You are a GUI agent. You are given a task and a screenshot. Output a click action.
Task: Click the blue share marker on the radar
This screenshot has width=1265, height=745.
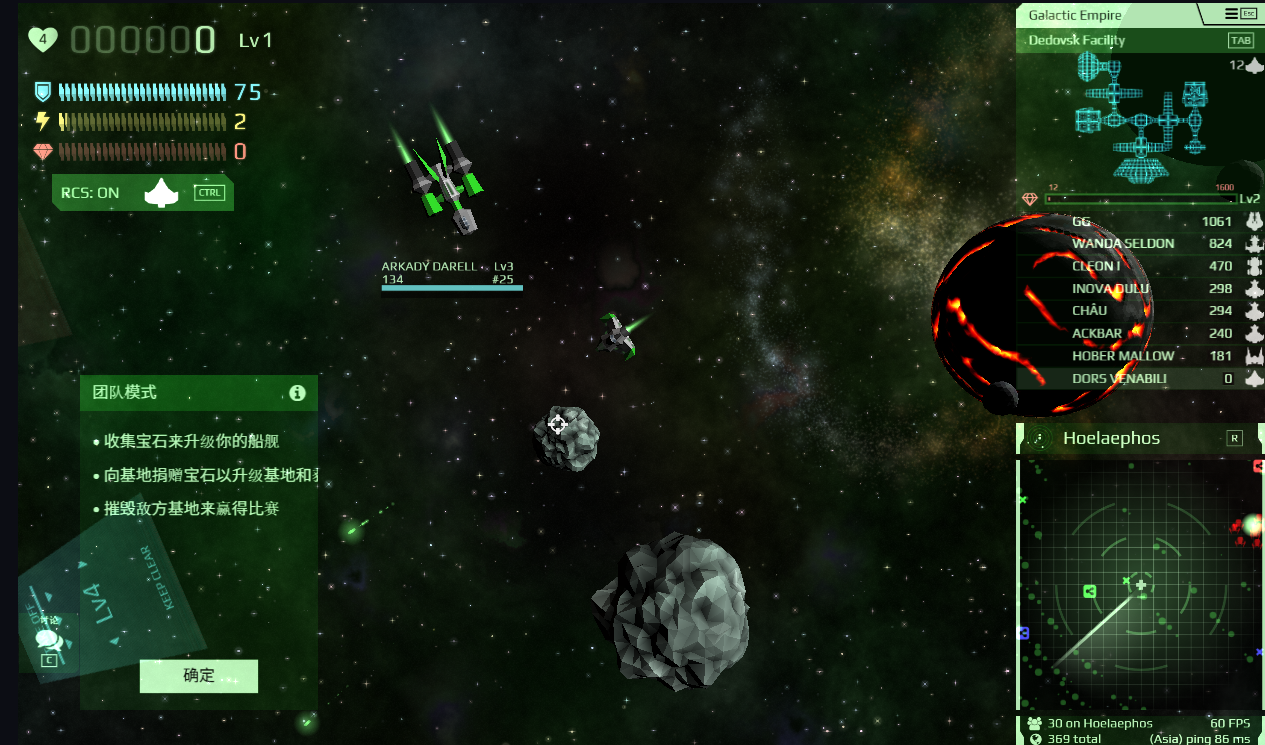tap(1023, 633)
